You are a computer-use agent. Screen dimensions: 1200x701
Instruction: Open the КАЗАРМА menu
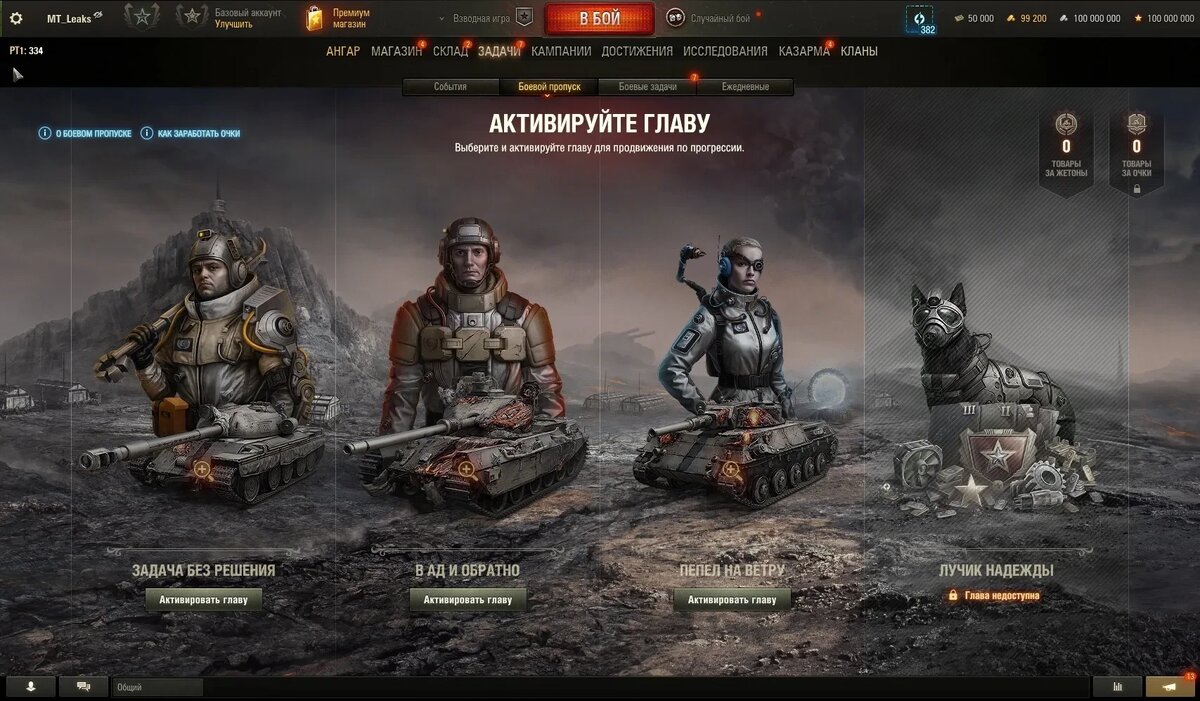[x=804, y=51]
